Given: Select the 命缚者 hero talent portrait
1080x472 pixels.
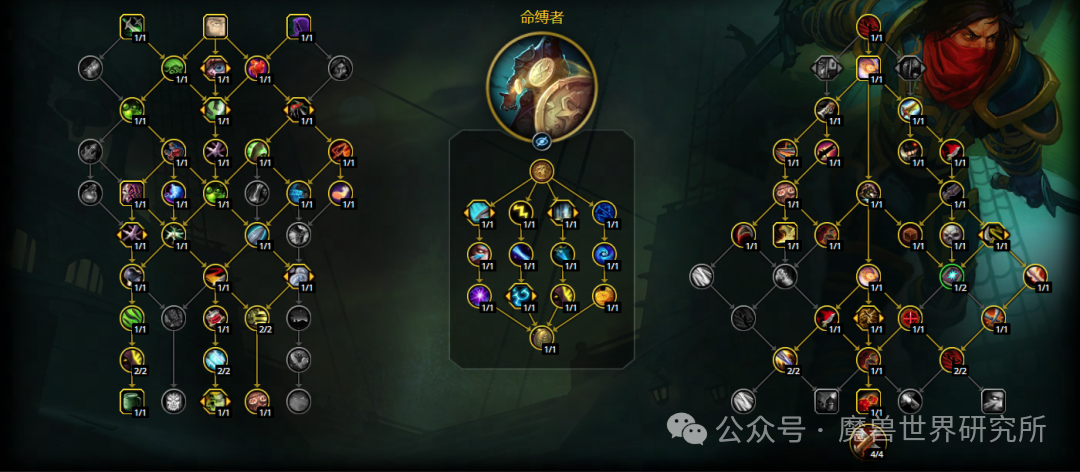Looking at the screenshot, I should coord(541,82).
